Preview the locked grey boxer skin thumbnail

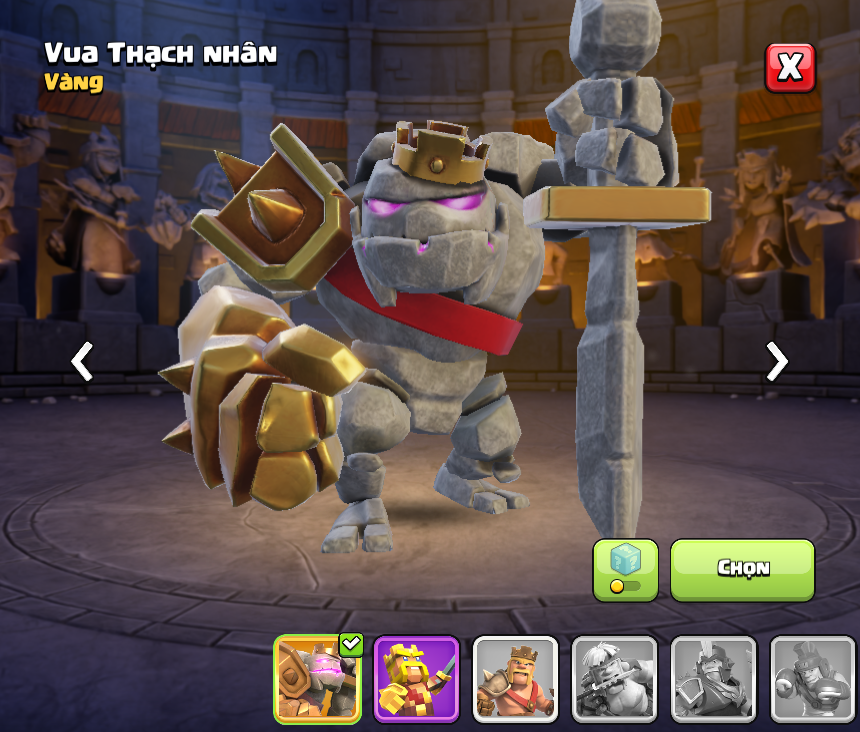pyautogui.click(x=812, y=679)
